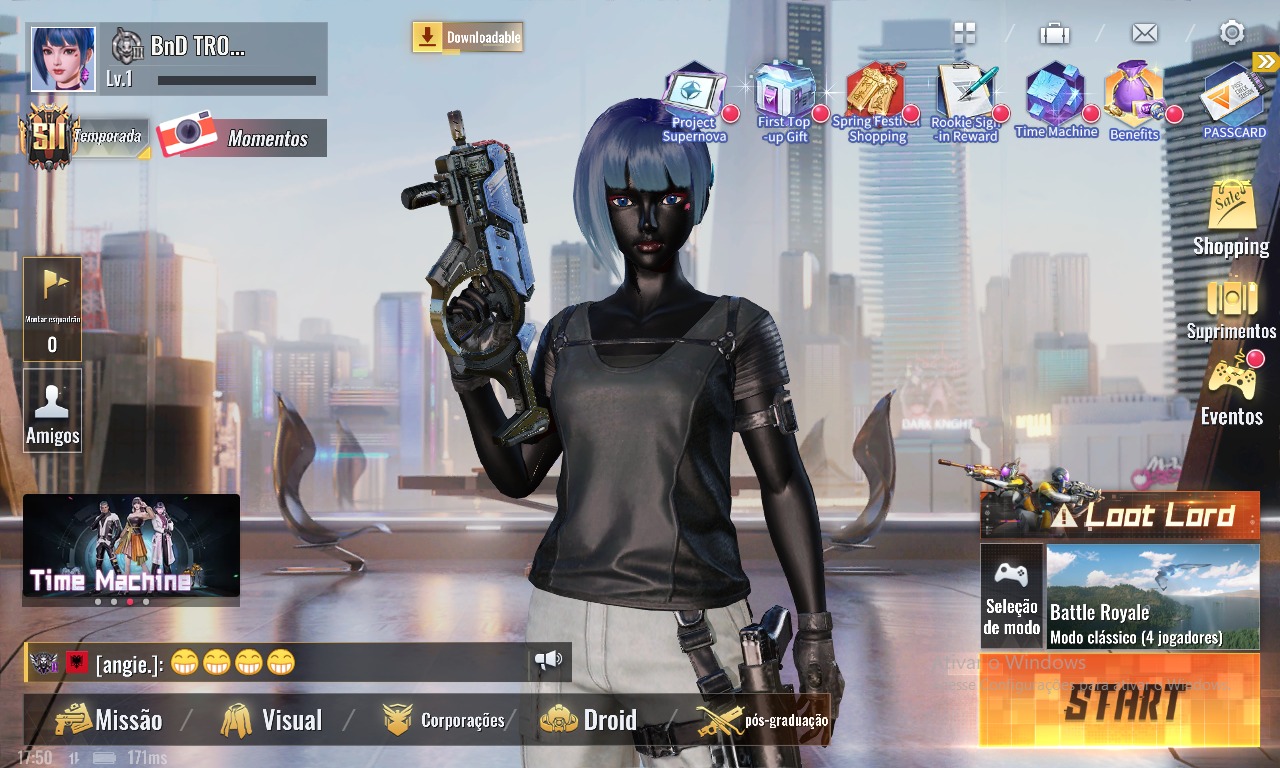Show the Eventos page

pos(1231,391)
